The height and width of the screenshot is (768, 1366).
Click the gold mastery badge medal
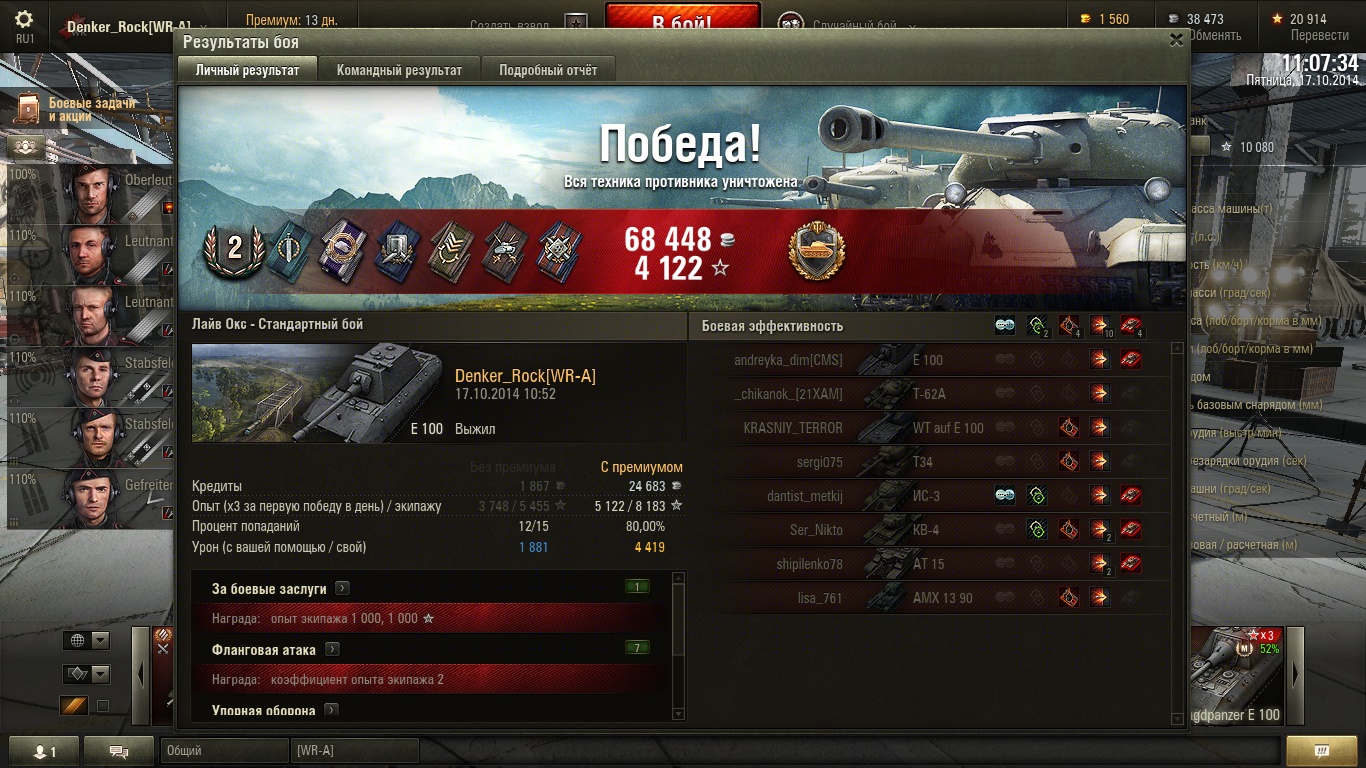(x=817, y=252)
